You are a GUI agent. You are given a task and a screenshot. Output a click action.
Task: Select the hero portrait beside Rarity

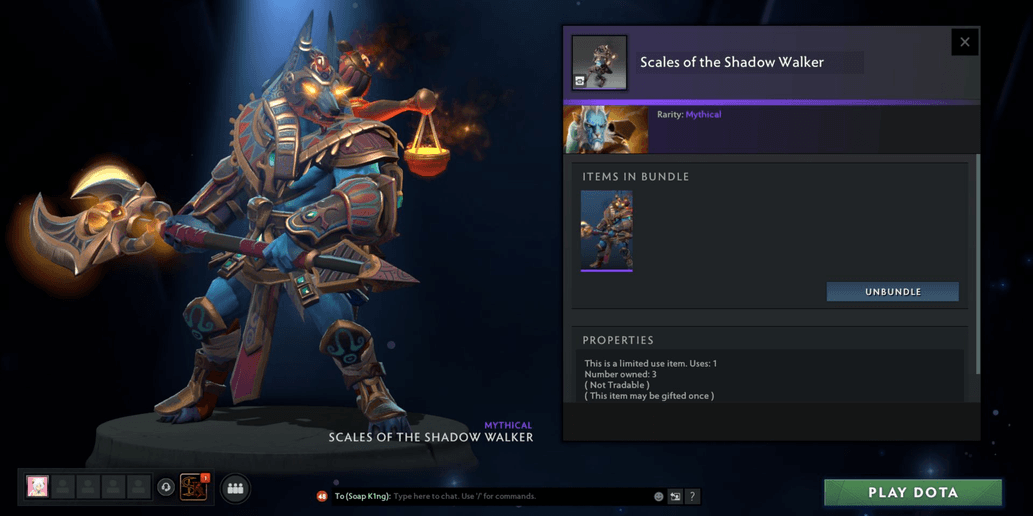click(606, 128)
